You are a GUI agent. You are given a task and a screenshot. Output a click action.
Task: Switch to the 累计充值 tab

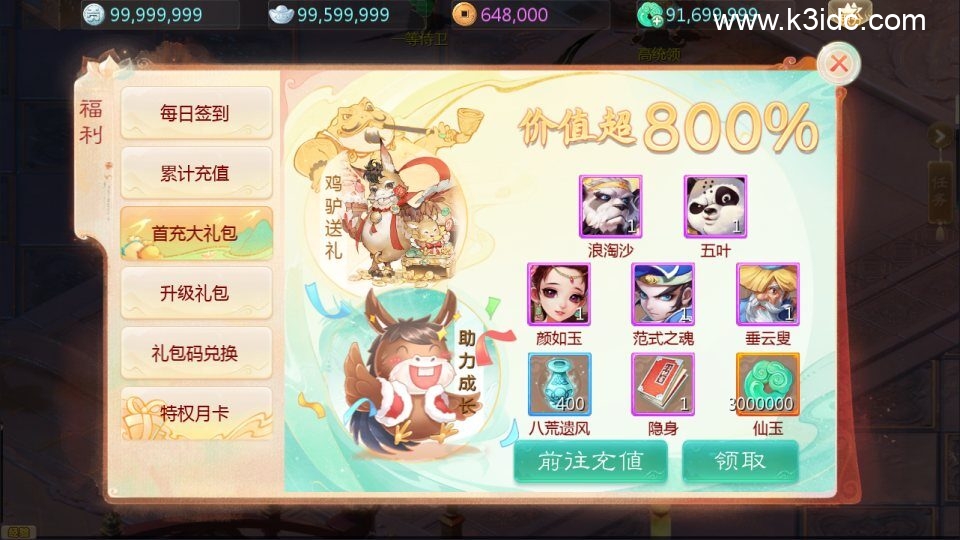pyautogui.click(x=195, y=173)
